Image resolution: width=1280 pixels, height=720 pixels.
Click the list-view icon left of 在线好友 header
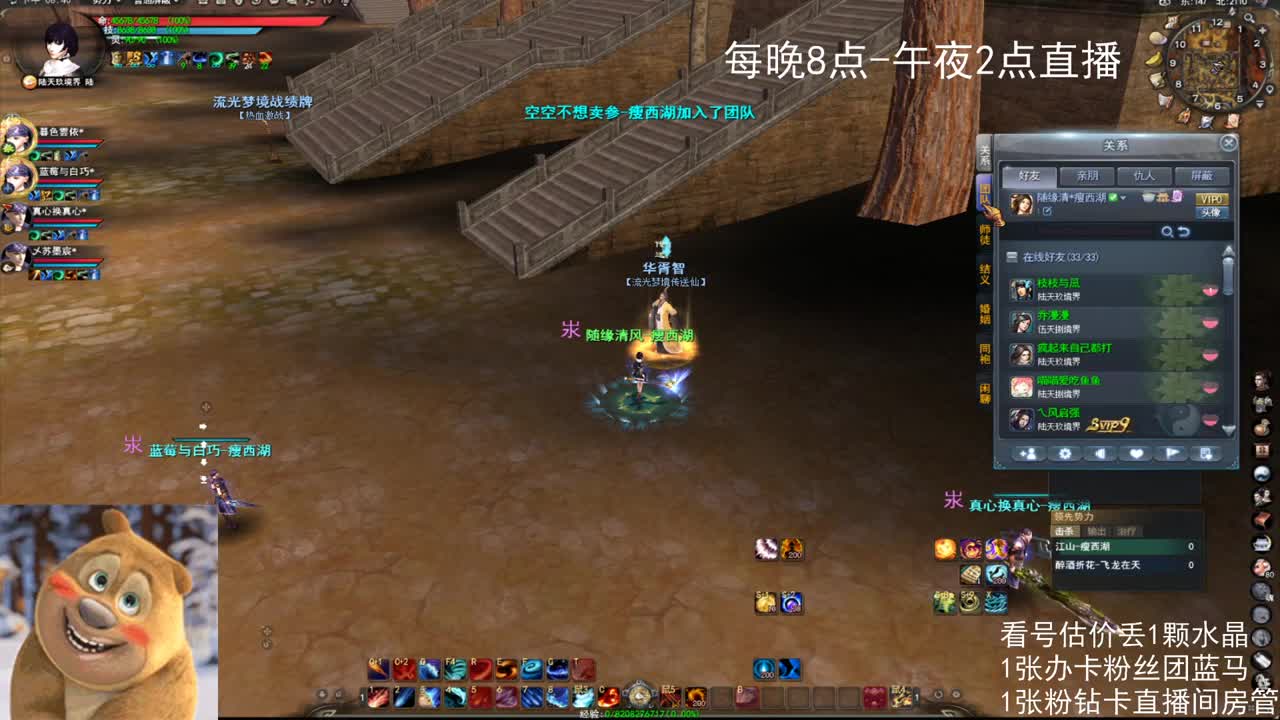[1012, 256]
